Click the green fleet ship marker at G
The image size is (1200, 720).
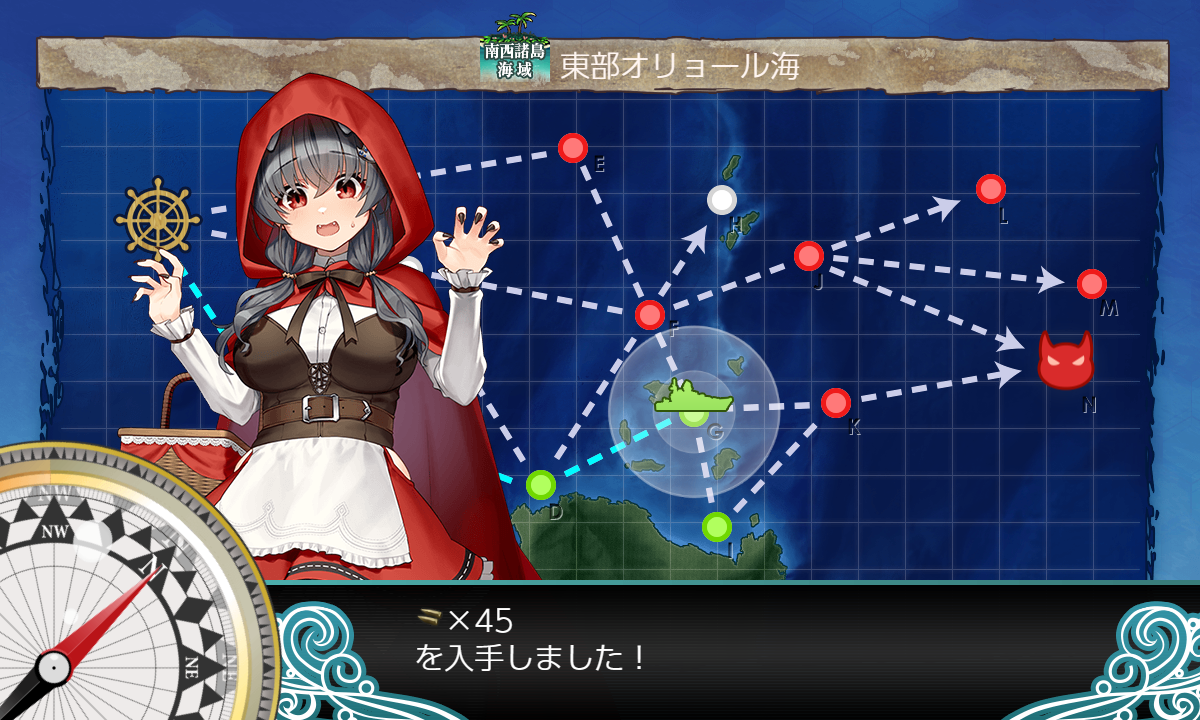pyautogui.click(x=693, y=399)
